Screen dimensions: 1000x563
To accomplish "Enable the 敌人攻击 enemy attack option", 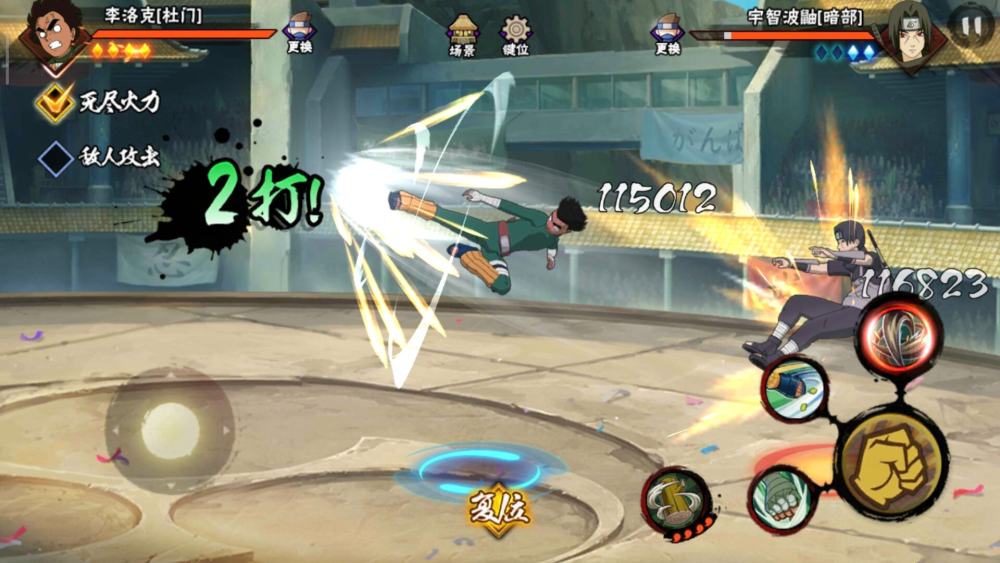I will [55, 157].
